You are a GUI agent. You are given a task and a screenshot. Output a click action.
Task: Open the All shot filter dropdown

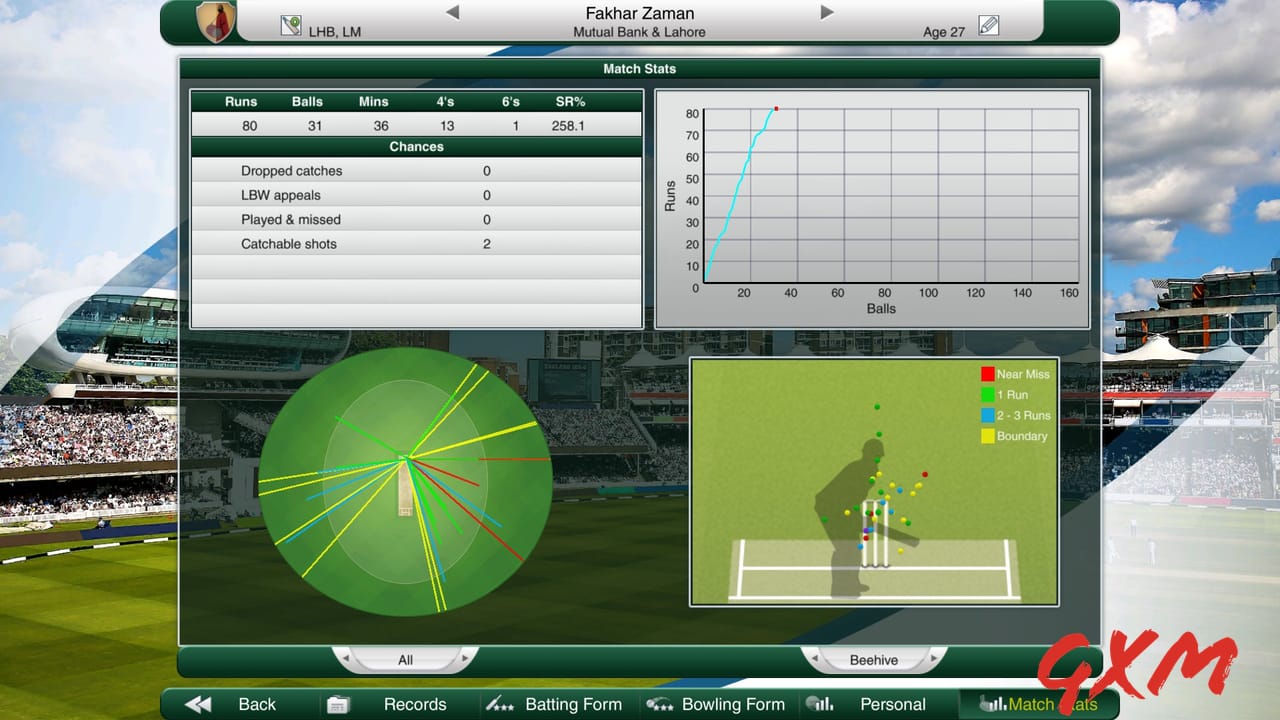point(404,659)
